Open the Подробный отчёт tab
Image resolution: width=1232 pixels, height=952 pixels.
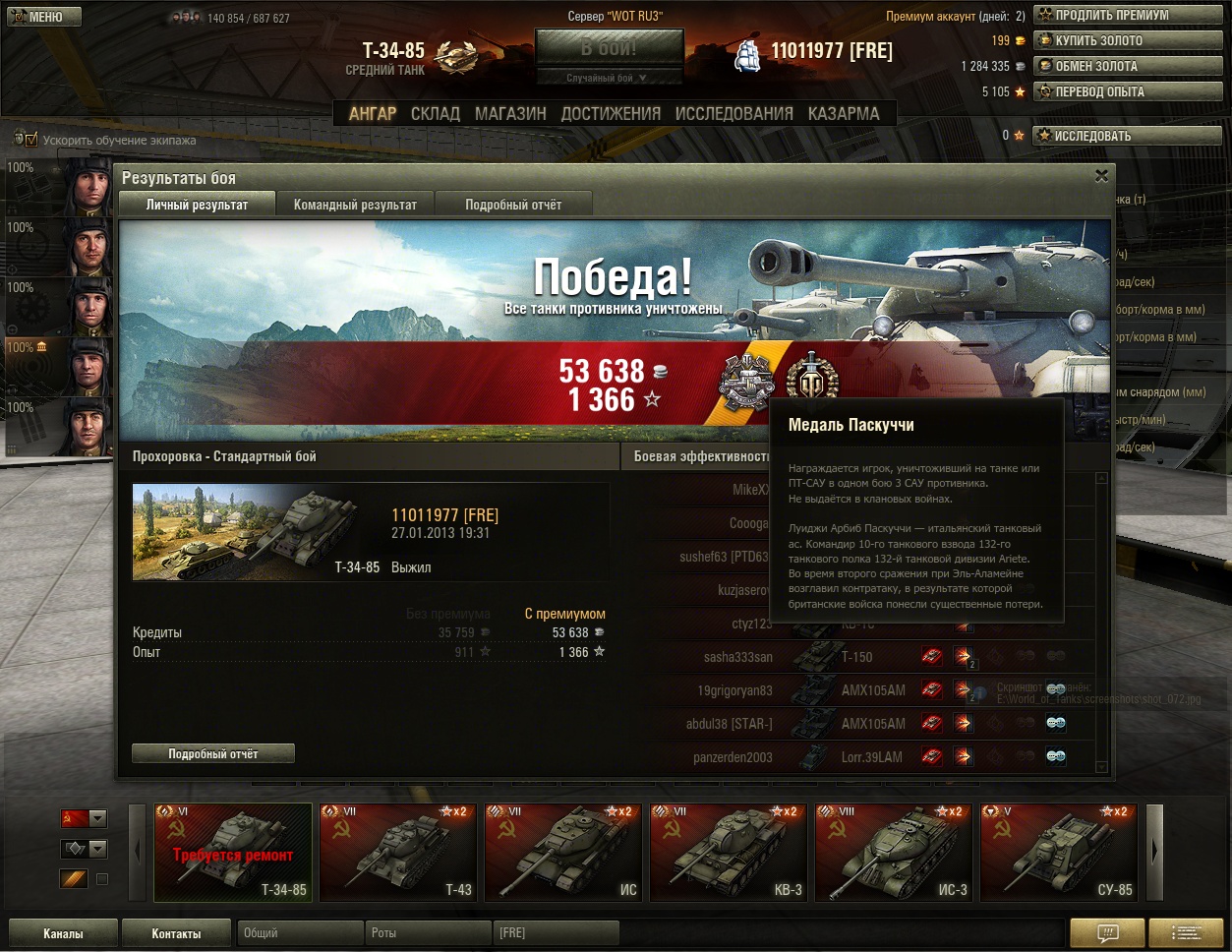tap(513, 205)
